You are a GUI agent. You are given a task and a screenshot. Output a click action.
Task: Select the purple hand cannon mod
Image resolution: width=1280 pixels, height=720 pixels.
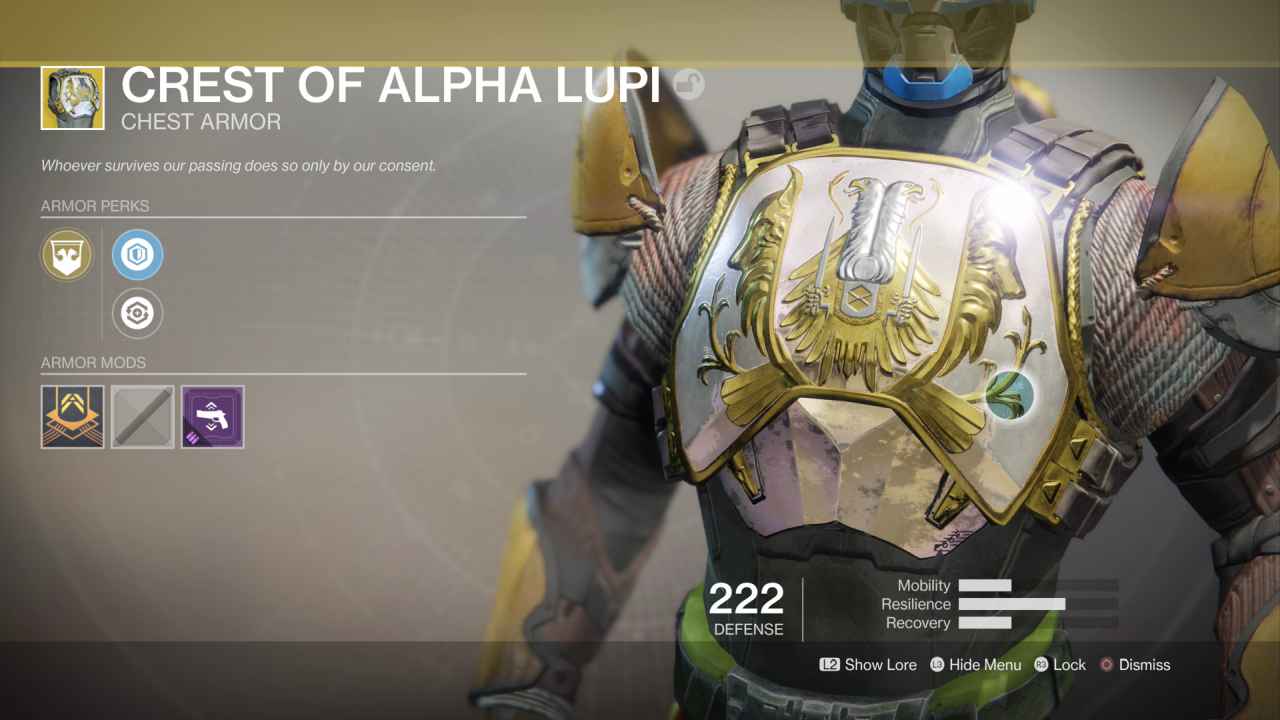212,416
